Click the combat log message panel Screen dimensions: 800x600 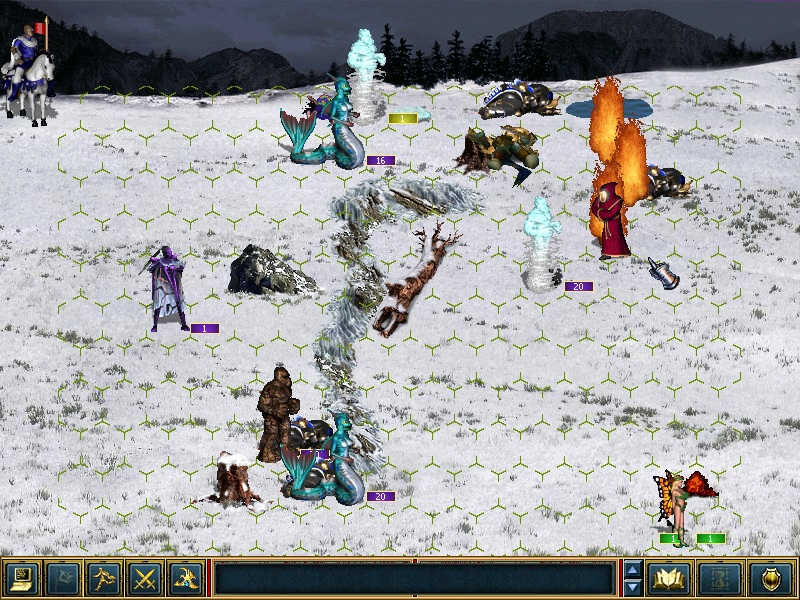point(414,578)
